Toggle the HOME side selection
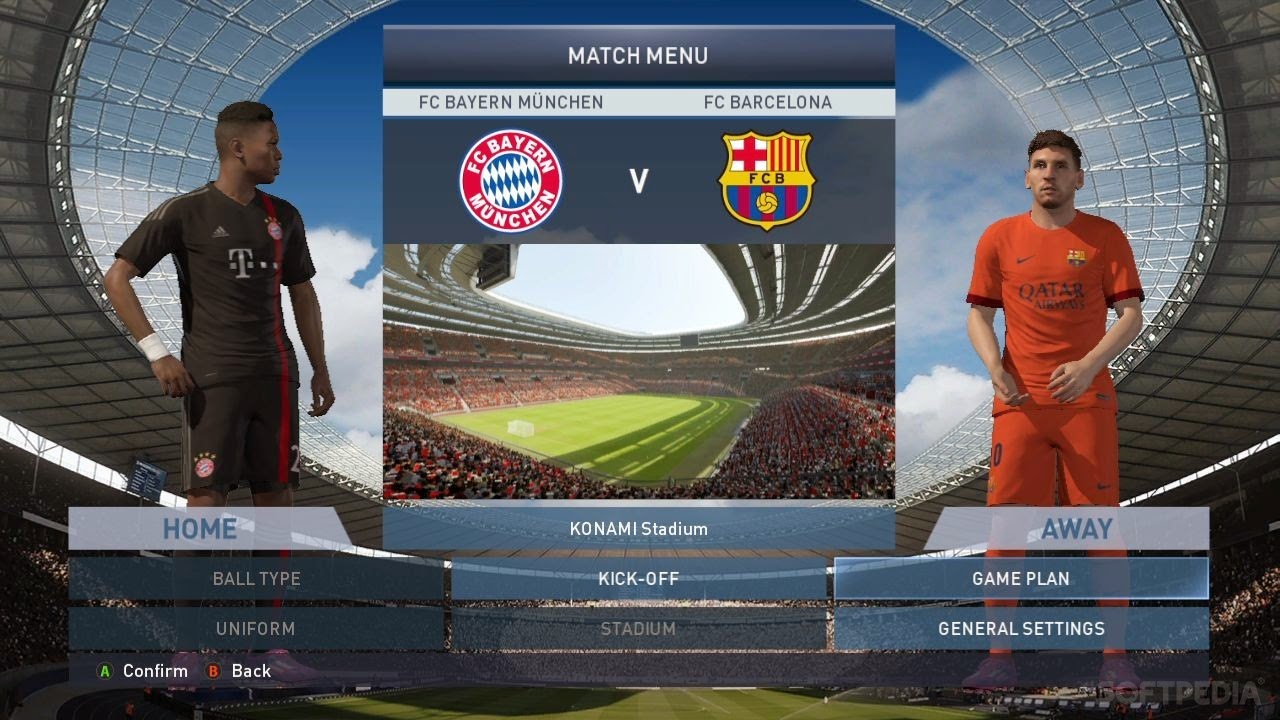Image resolution: width=1280 pixels, height=720 pixels. coord(198,528)
